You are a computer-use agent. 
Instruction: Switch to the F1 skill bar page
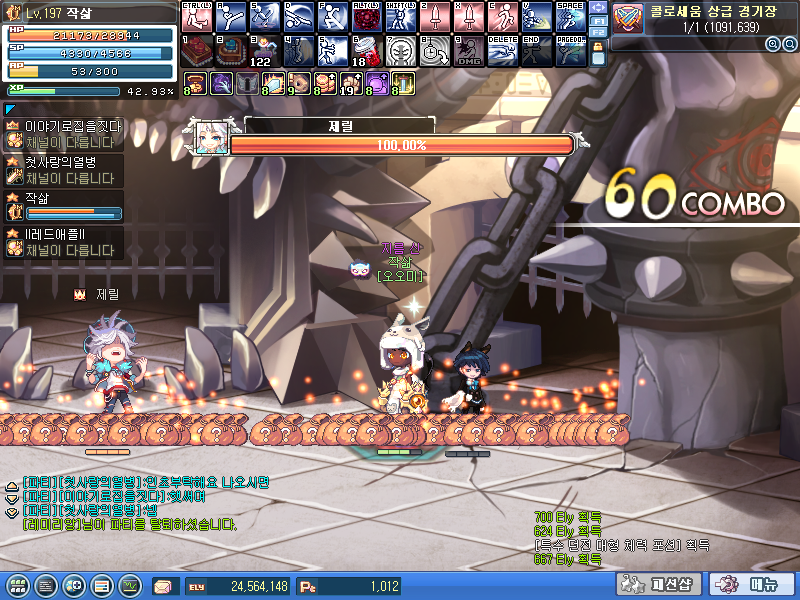click(x=598, y=19)
